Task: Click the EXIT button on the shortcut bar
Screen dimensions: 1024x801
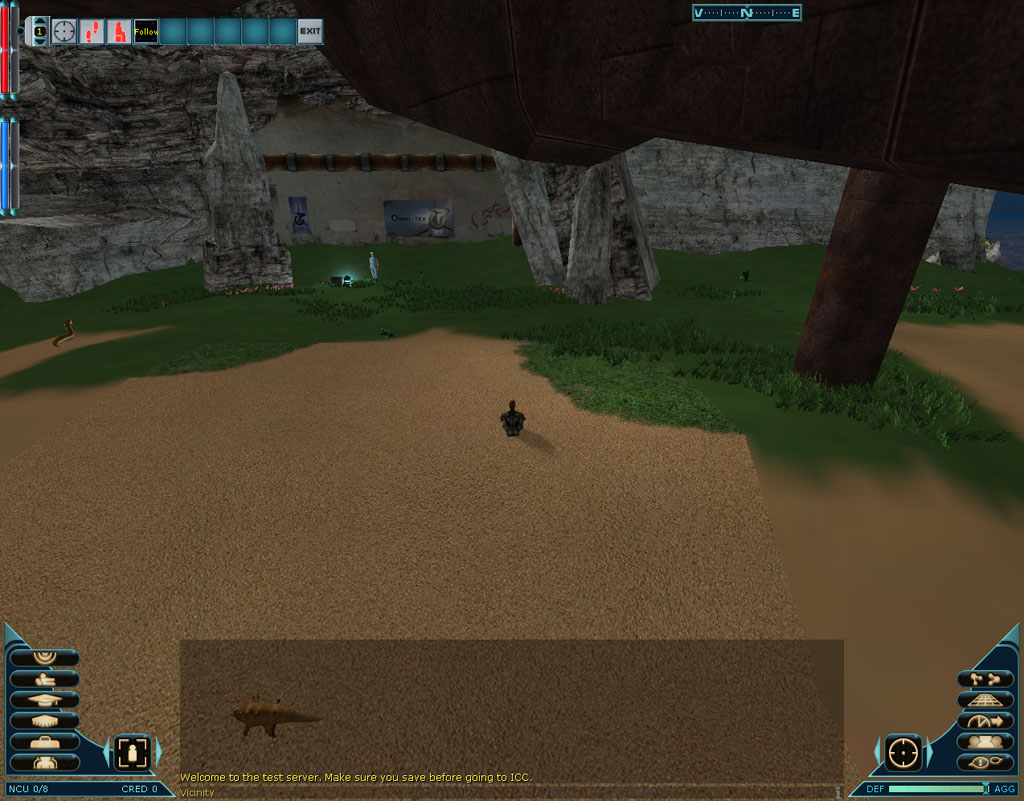Action: tap(310, 32)
